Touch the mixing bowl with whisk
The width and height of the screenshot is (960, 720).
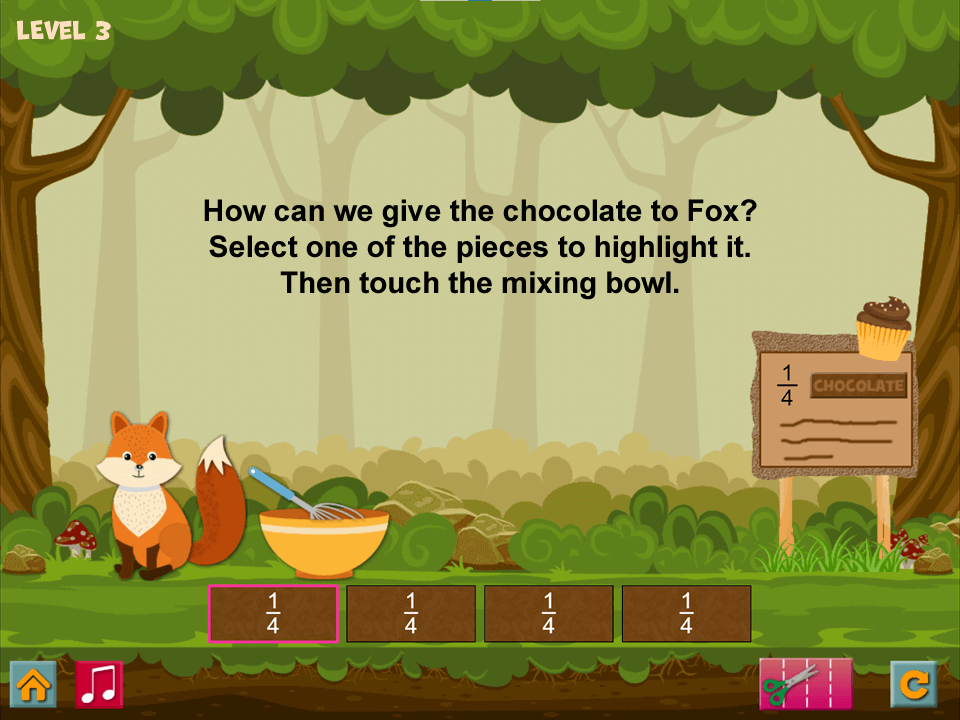(x=324, y=540)
